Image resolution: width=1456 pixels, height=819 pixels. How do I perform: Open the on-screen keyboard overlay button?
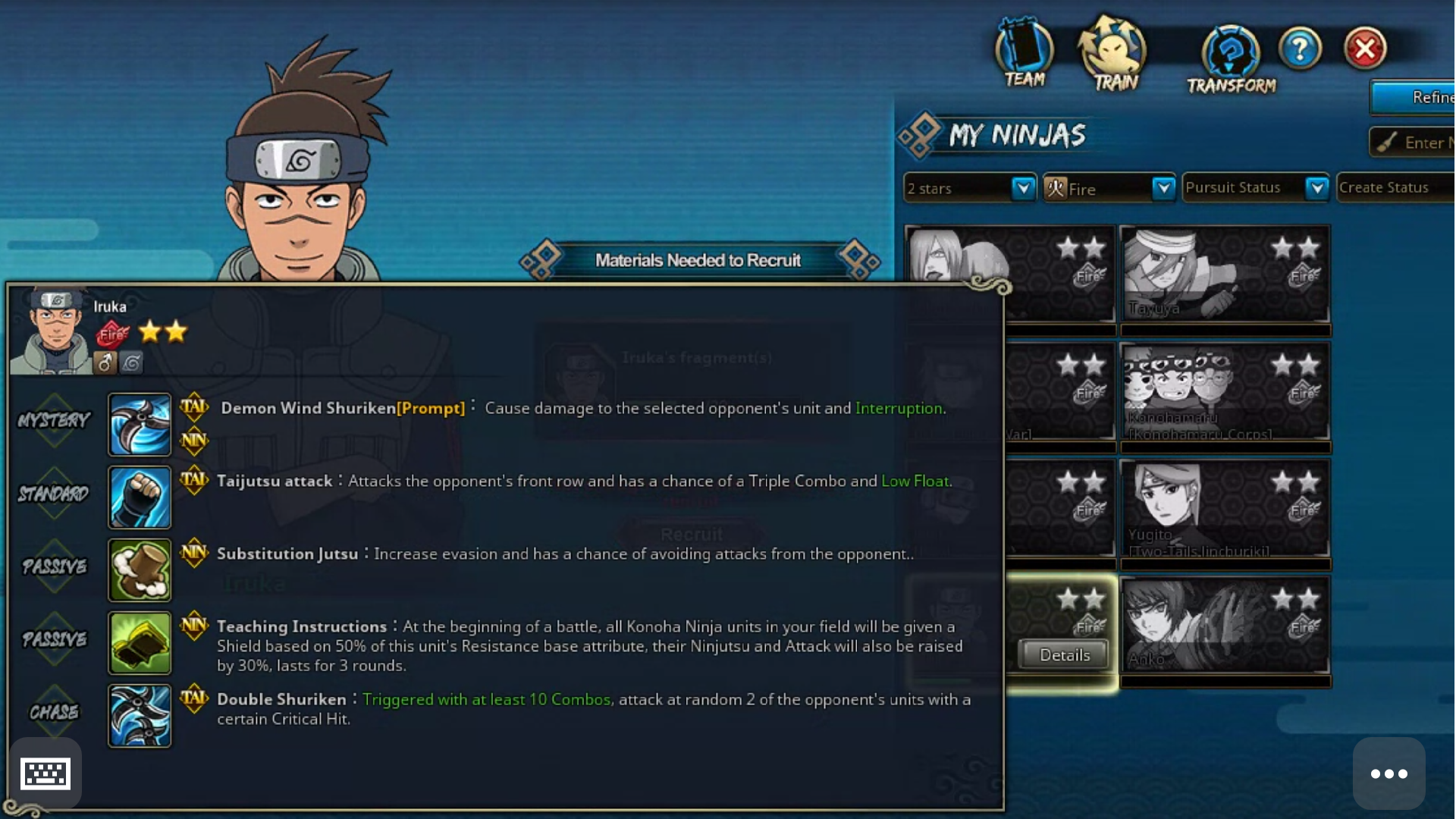coord(45,773)
